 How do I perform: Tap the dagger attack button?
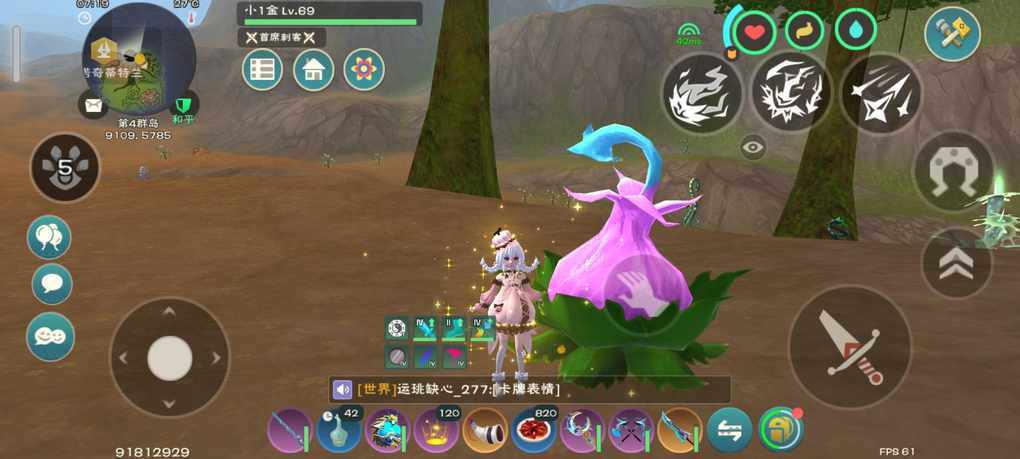(x=850, y=346)
